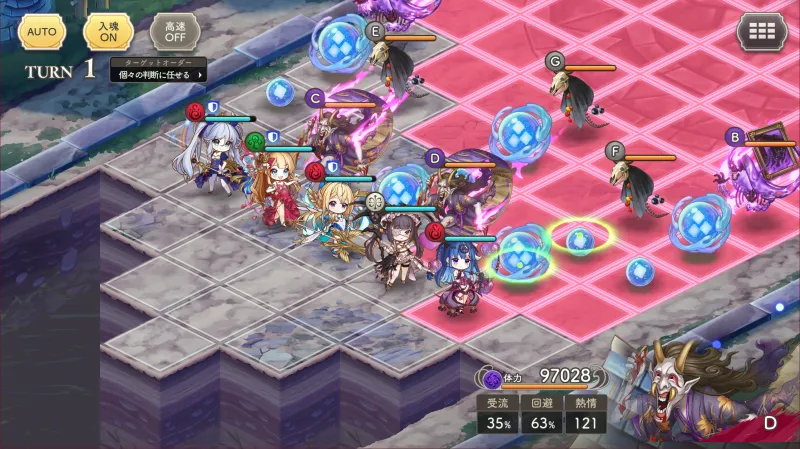The width and height of the screenshot is (800, 449).
Task: Enable the 高速 high-speed button
Action: click(x=174, y=31)
